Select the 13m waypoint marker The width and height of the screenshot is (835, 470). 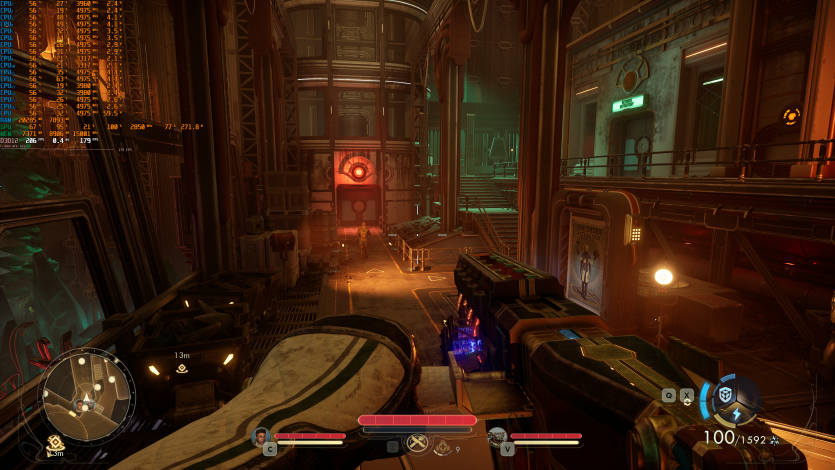pos(182,368)
